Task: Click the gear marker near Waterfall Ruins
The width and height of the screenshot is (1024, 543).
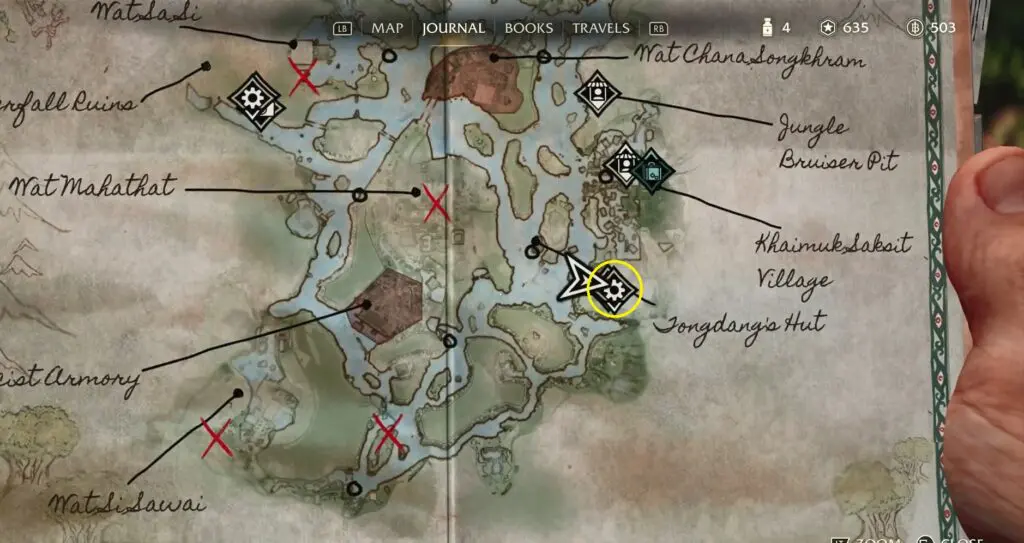Action: click(253, 98)
